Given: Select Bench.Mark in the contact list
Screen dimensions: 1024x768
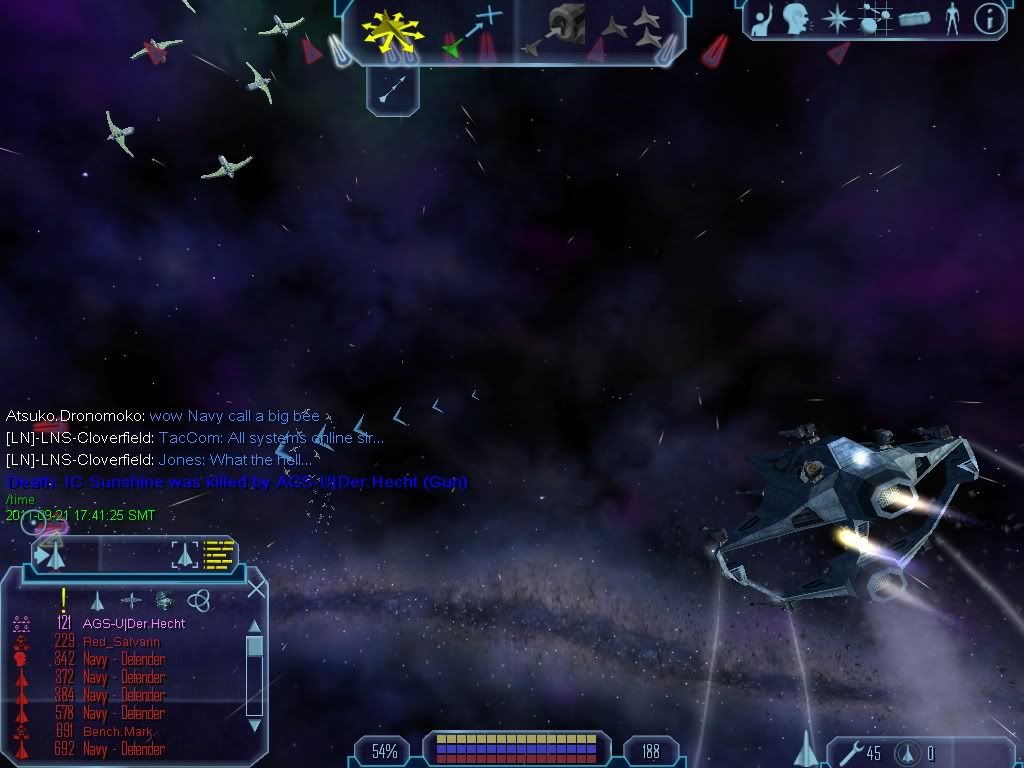Looking at the screenshot, I should pyautogui.click(x=116, y=731).
